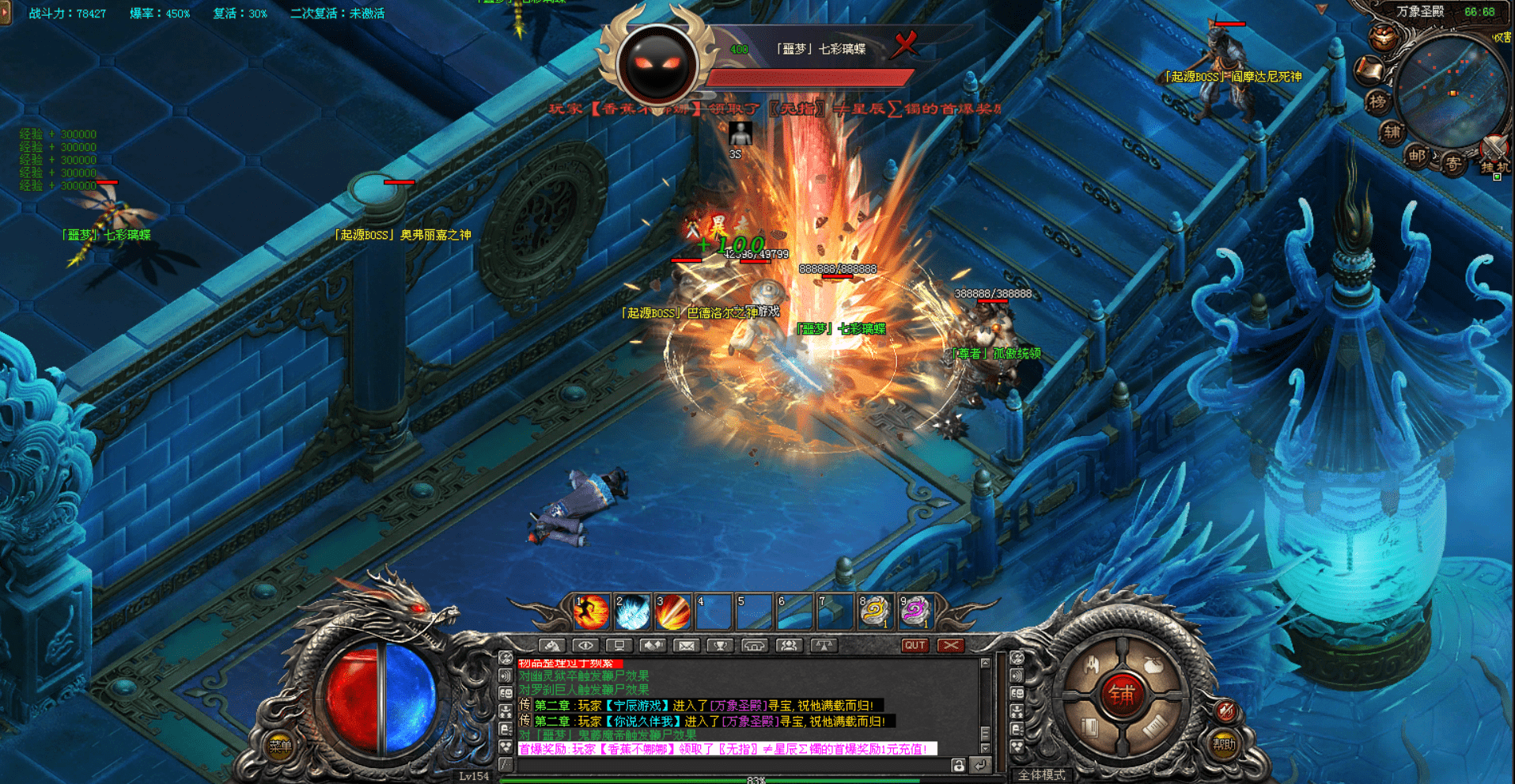Open the 帮助 help button

(1224, 744)
